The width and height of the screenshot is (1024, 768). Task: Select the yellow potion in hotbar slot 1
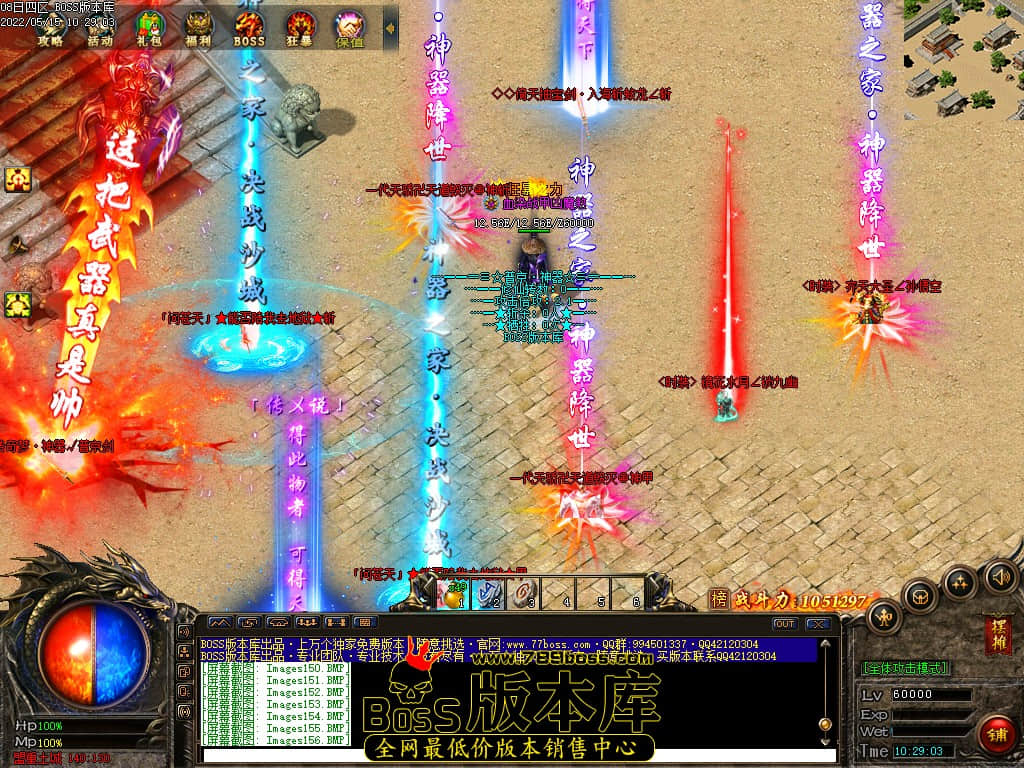coord(456,594)
